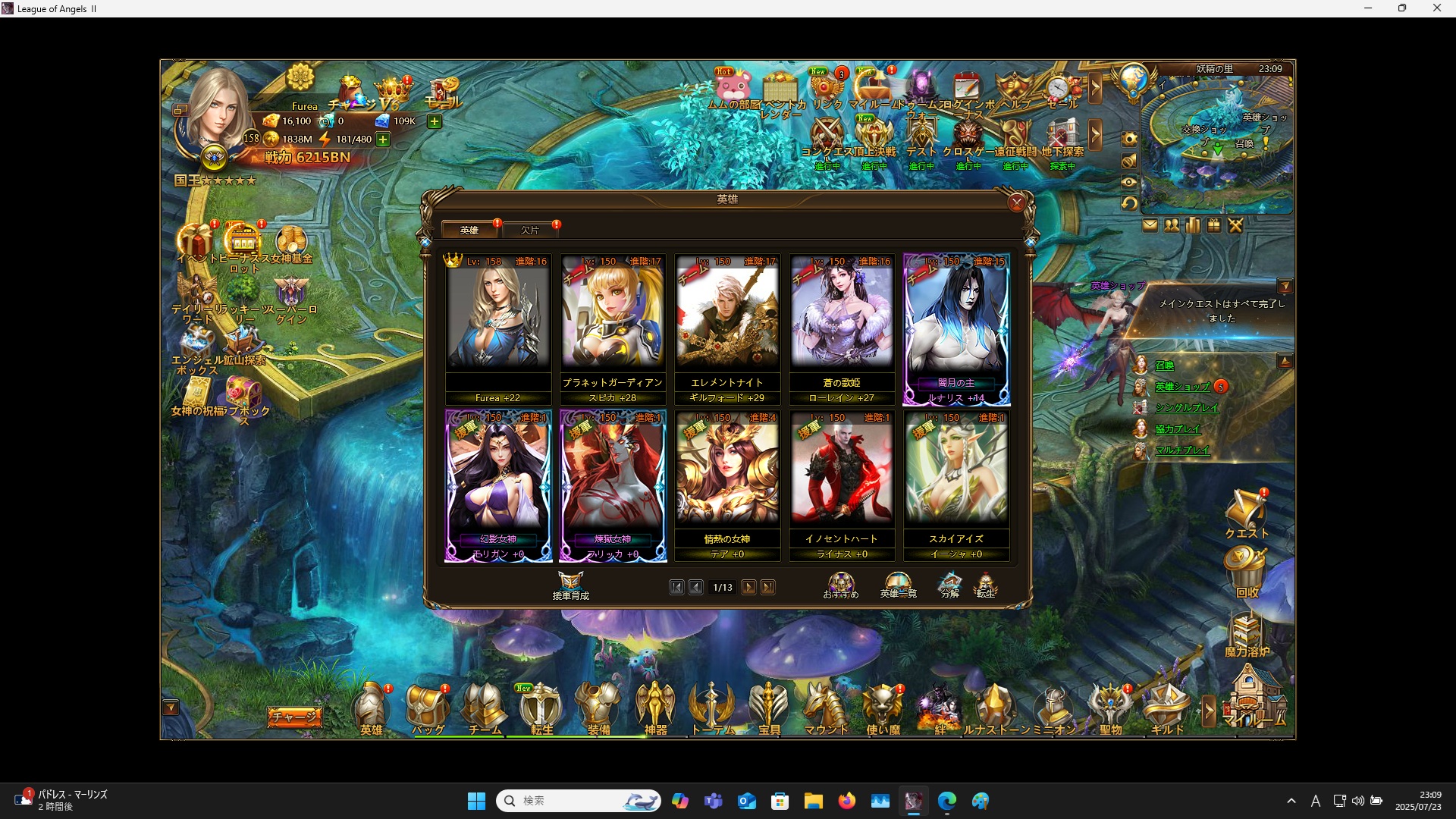Select the 英雄 heroes tab

coord(470,229)
